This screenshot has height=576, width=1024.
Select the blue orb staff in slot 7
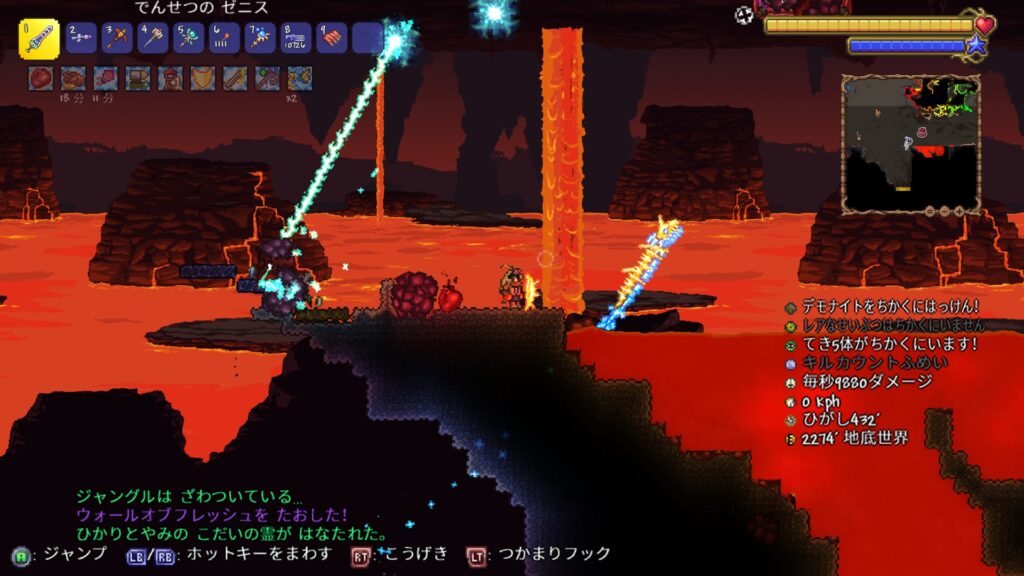tap(259, 39)
